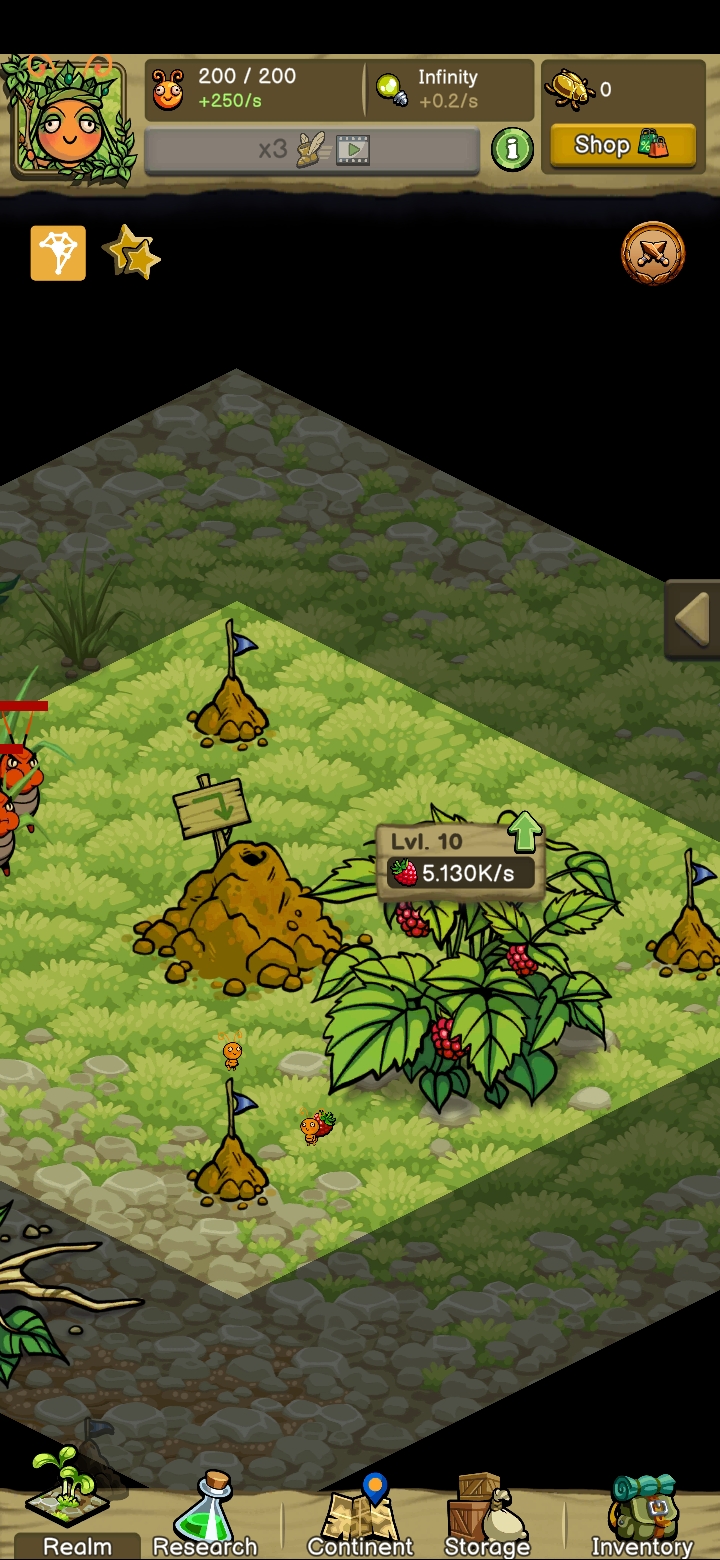Screen dimensions: 720x1560
Task: Open the skill tree icon
Action: coord(58,253)
